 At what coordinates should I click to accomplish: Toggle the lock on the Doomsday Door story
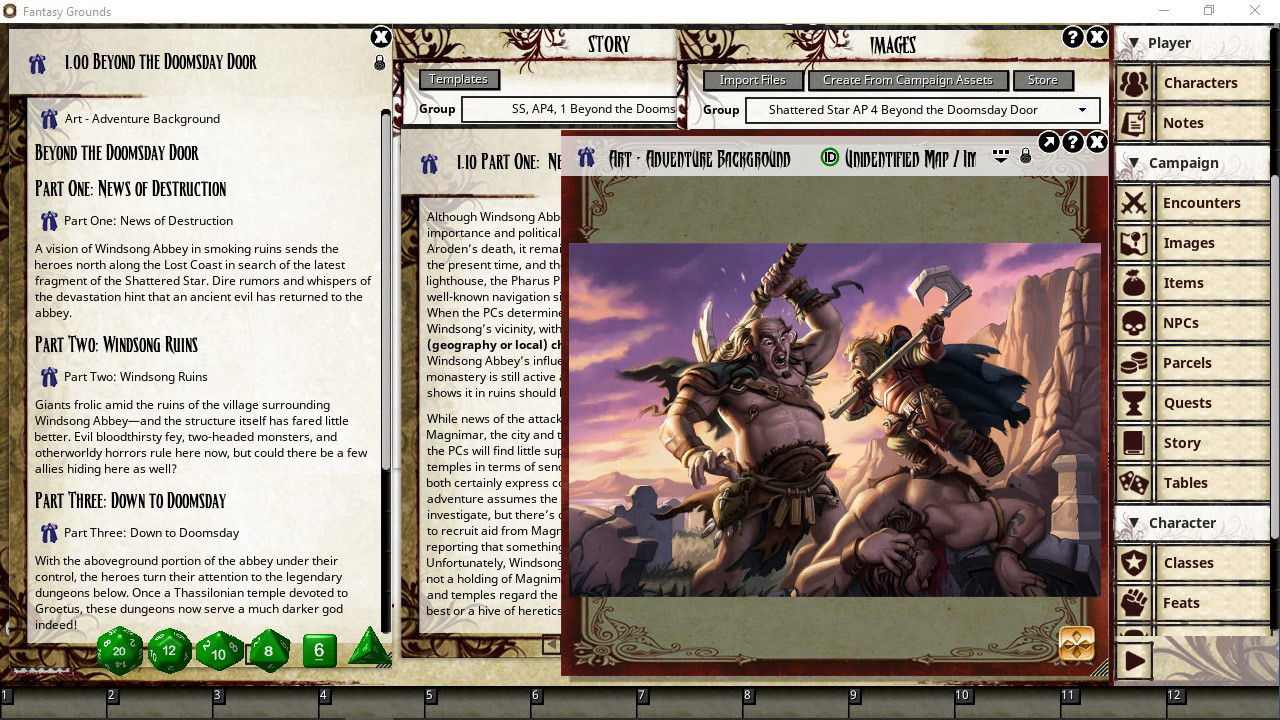379,62
